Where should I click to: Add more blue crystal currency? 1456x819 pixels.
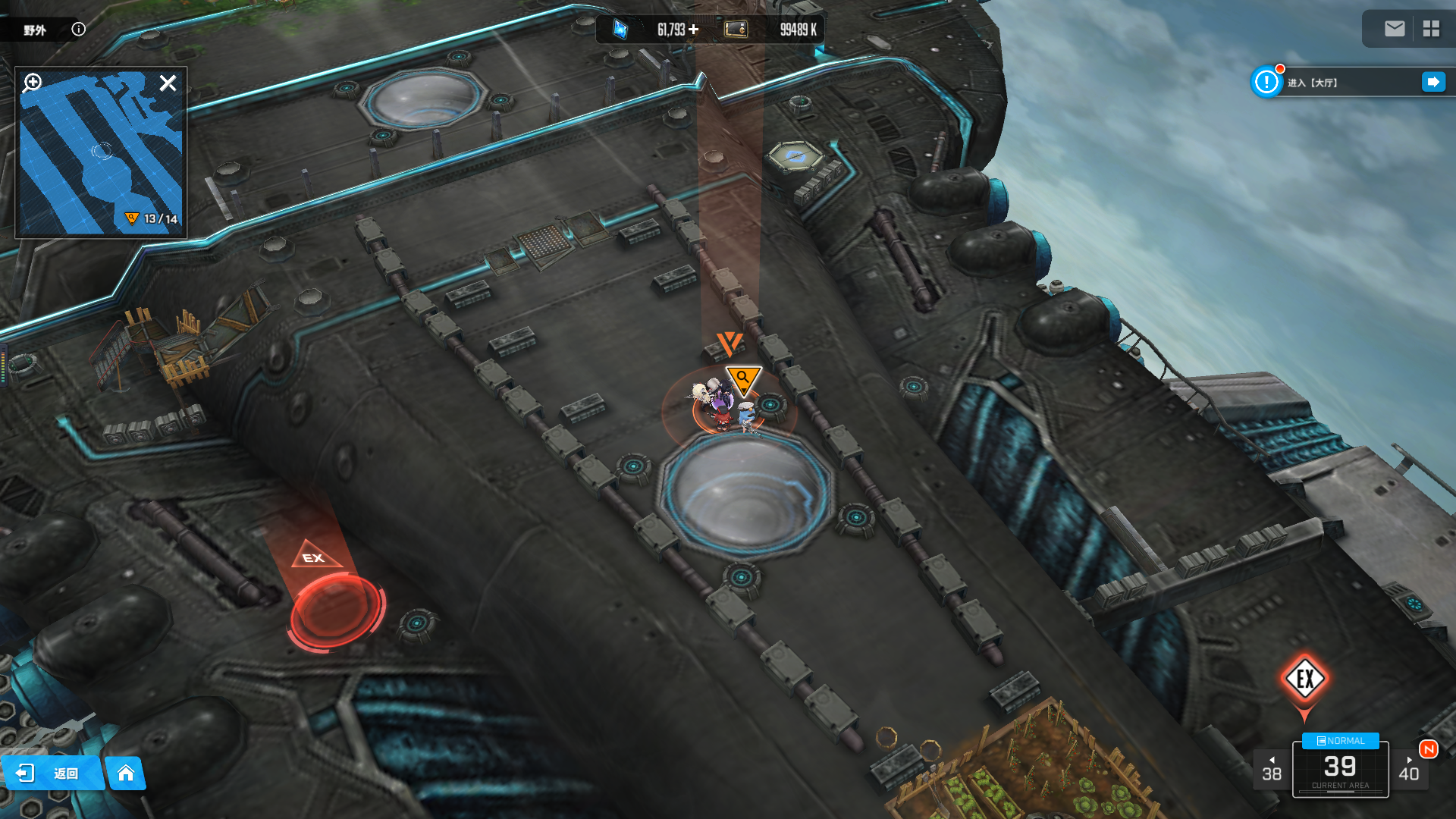(694, 30)
